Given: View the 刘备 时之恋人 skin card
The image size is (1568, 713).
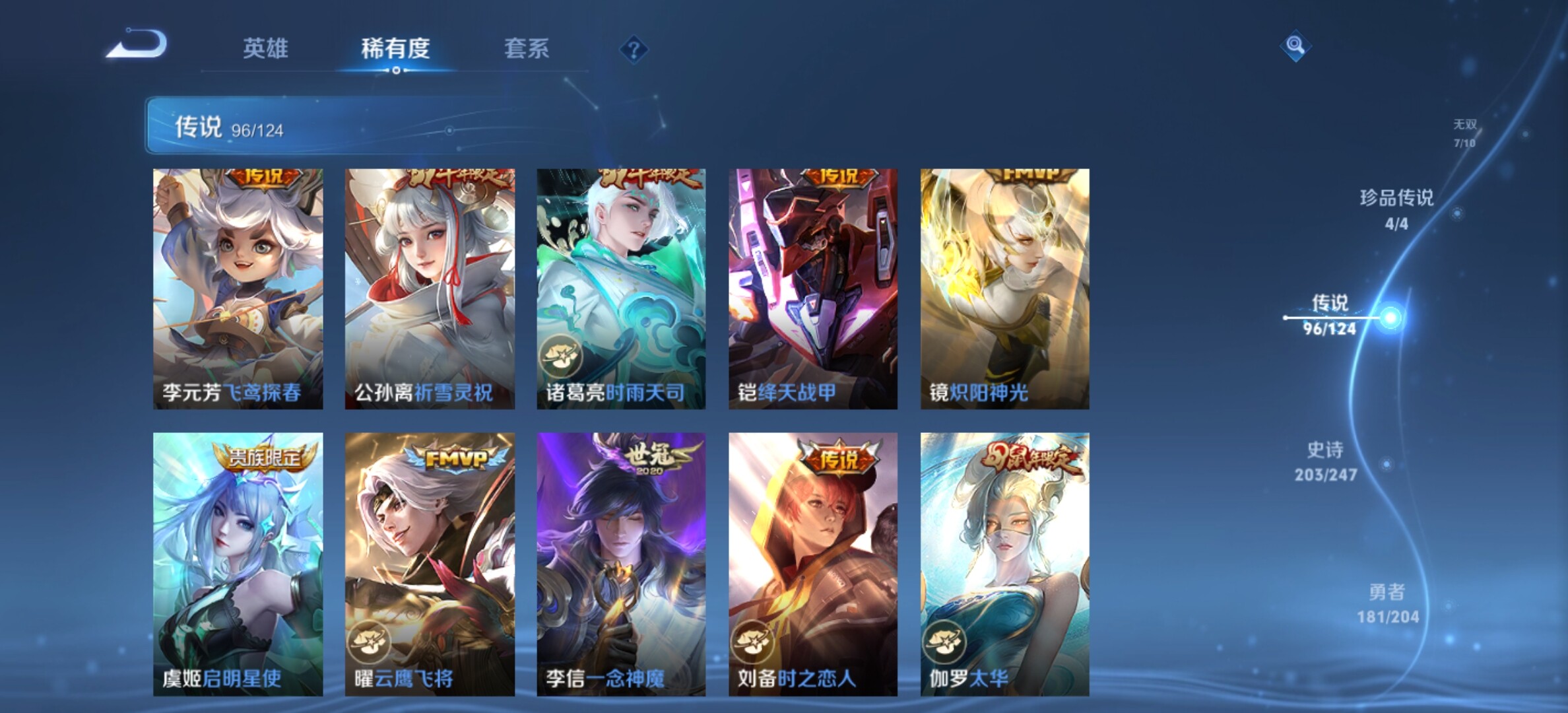Looking at the screenshot, I should coord(813,564).
